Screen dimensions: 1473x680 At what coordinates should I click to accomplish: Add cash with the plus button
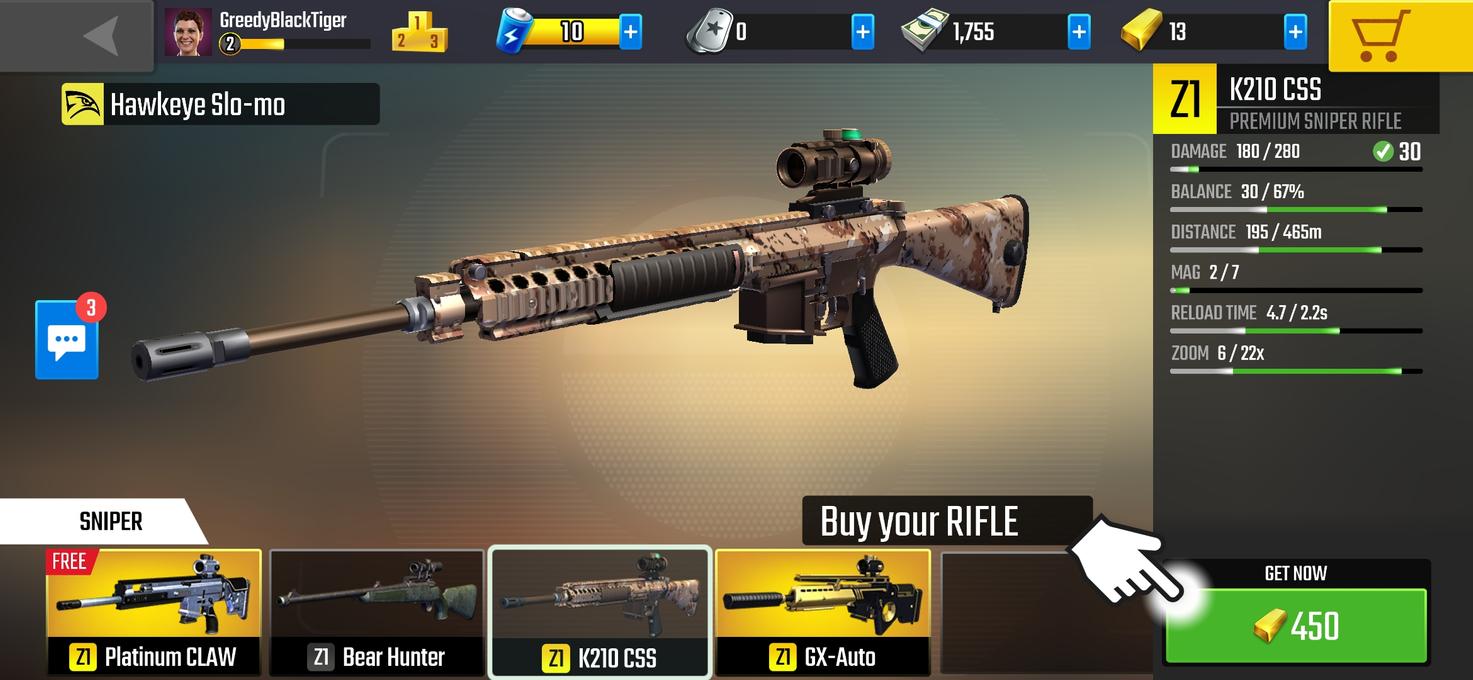tap(1079, 32)
